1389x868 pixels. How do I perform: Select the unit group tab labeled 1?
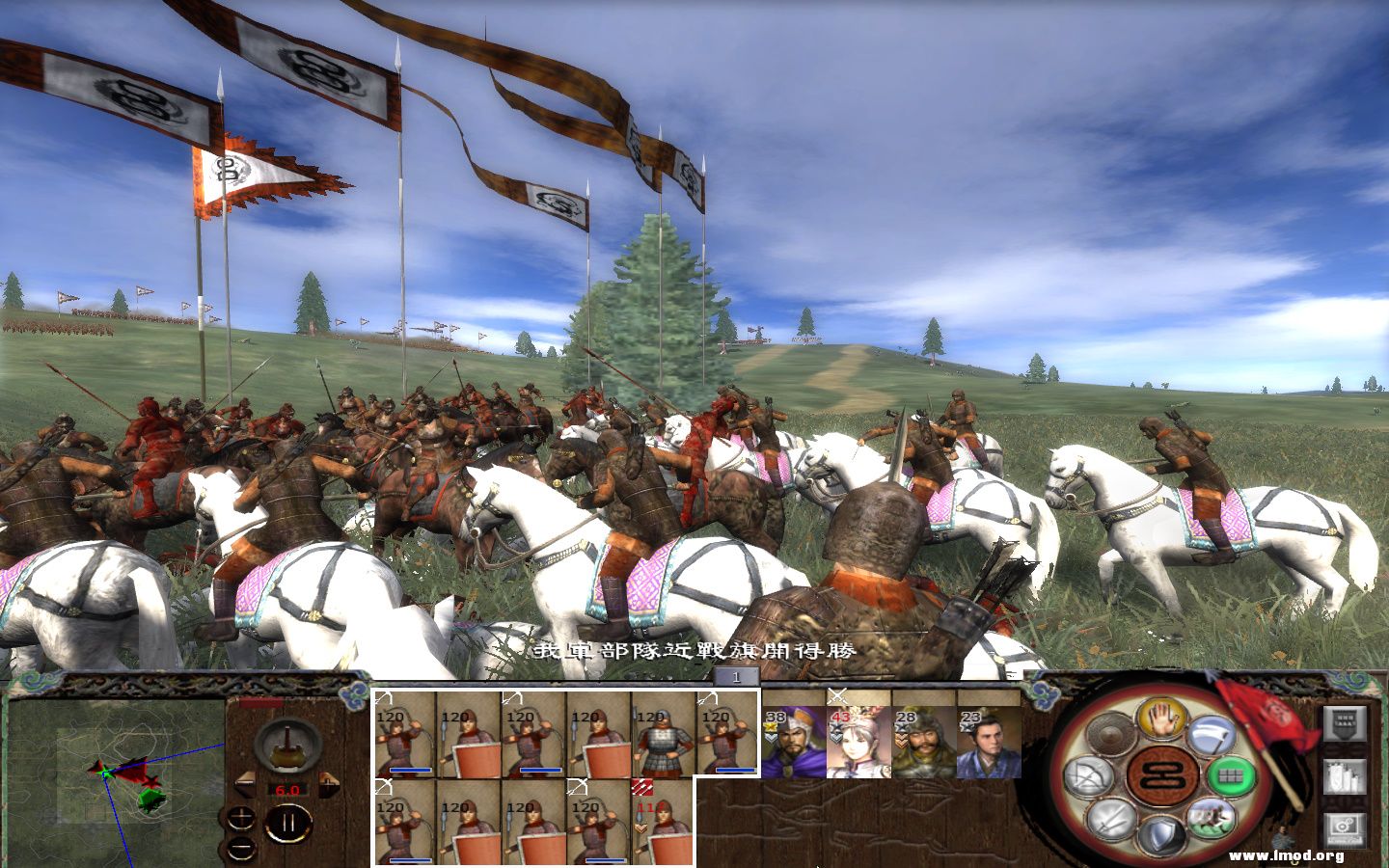pos(735,680)
